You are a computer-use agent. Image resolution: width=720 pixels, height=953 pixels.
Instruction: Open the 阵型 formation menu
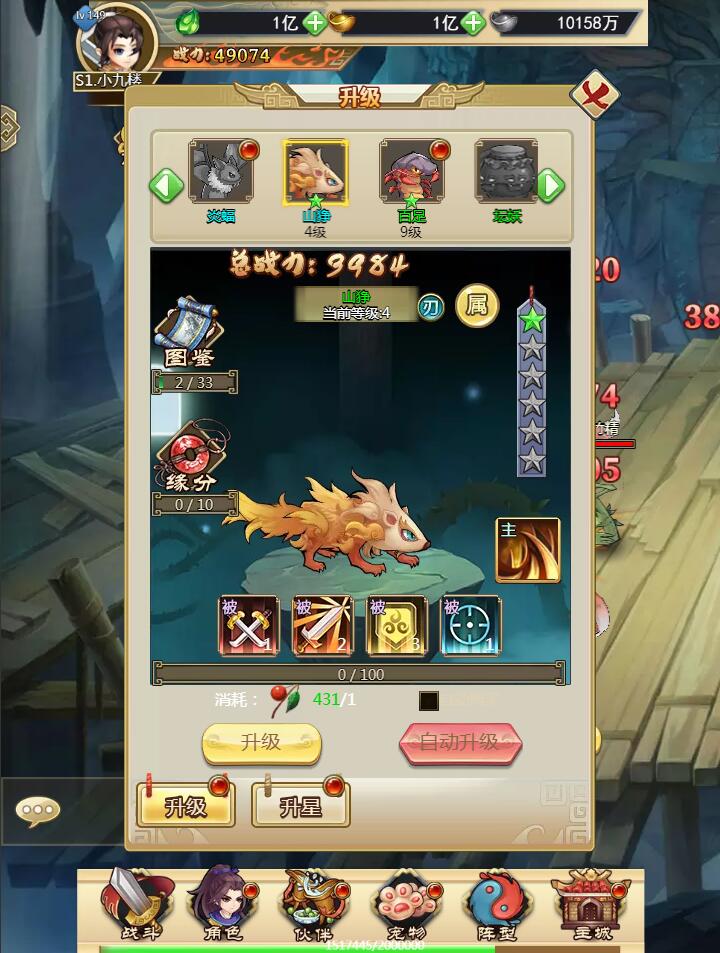[497, 901]
